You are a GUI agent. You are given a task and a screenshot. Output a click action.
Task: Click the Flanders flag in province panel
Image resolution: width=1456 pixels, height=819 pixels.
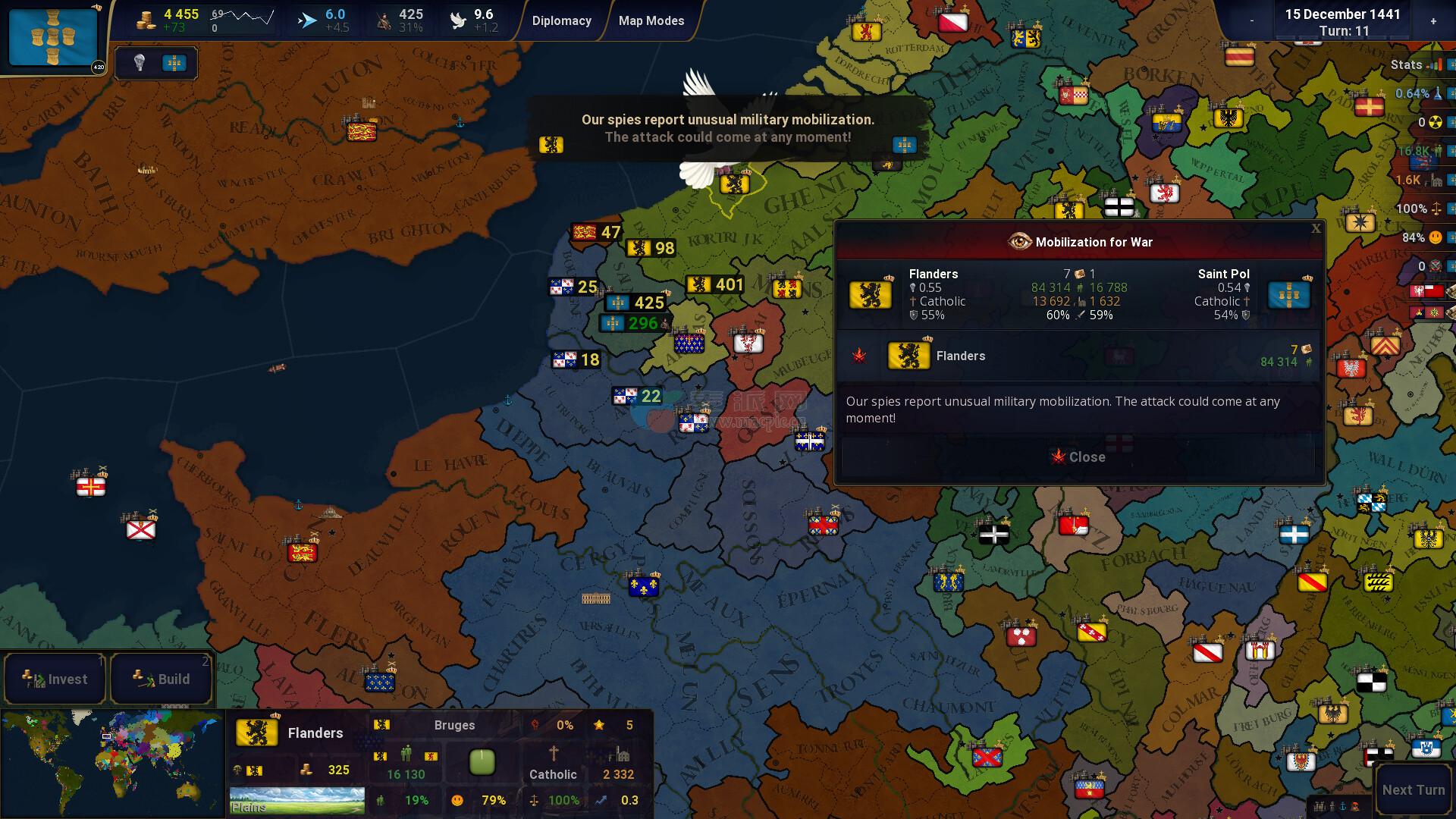pyautogui.click(x=256, y=733)
